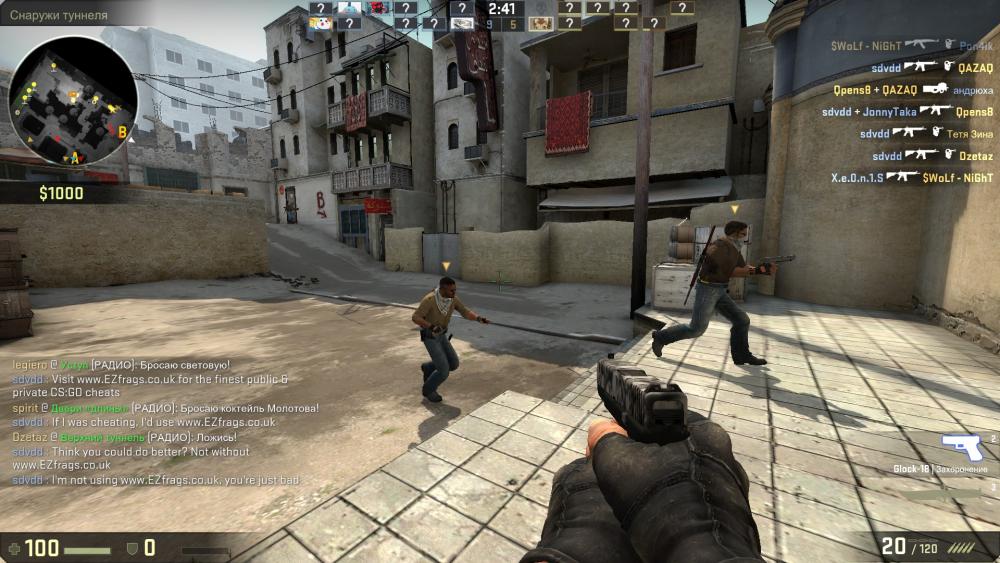This screenshot has width=1000, height=563.
Task: Select the bombsite A marker on radar
Action: pyautogui.click(x=75, y=158)
